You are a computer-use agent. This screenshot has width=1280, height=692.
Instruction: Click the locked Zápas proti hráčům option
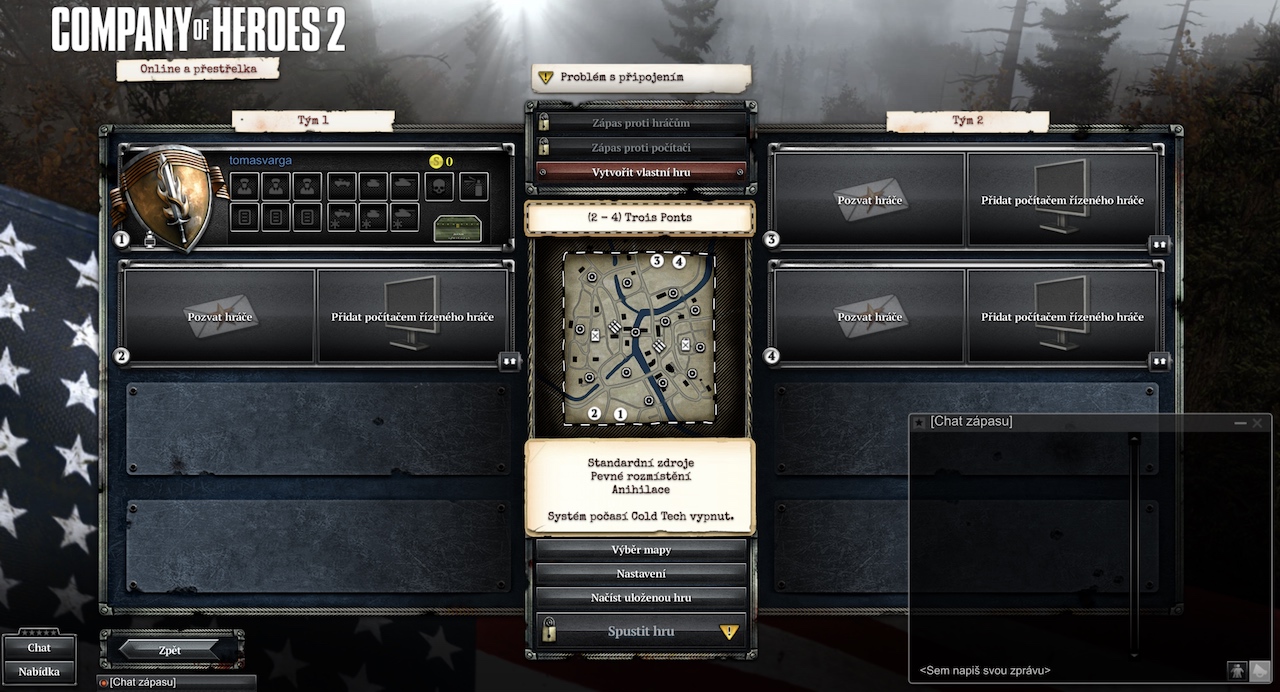tap(641, 123)
